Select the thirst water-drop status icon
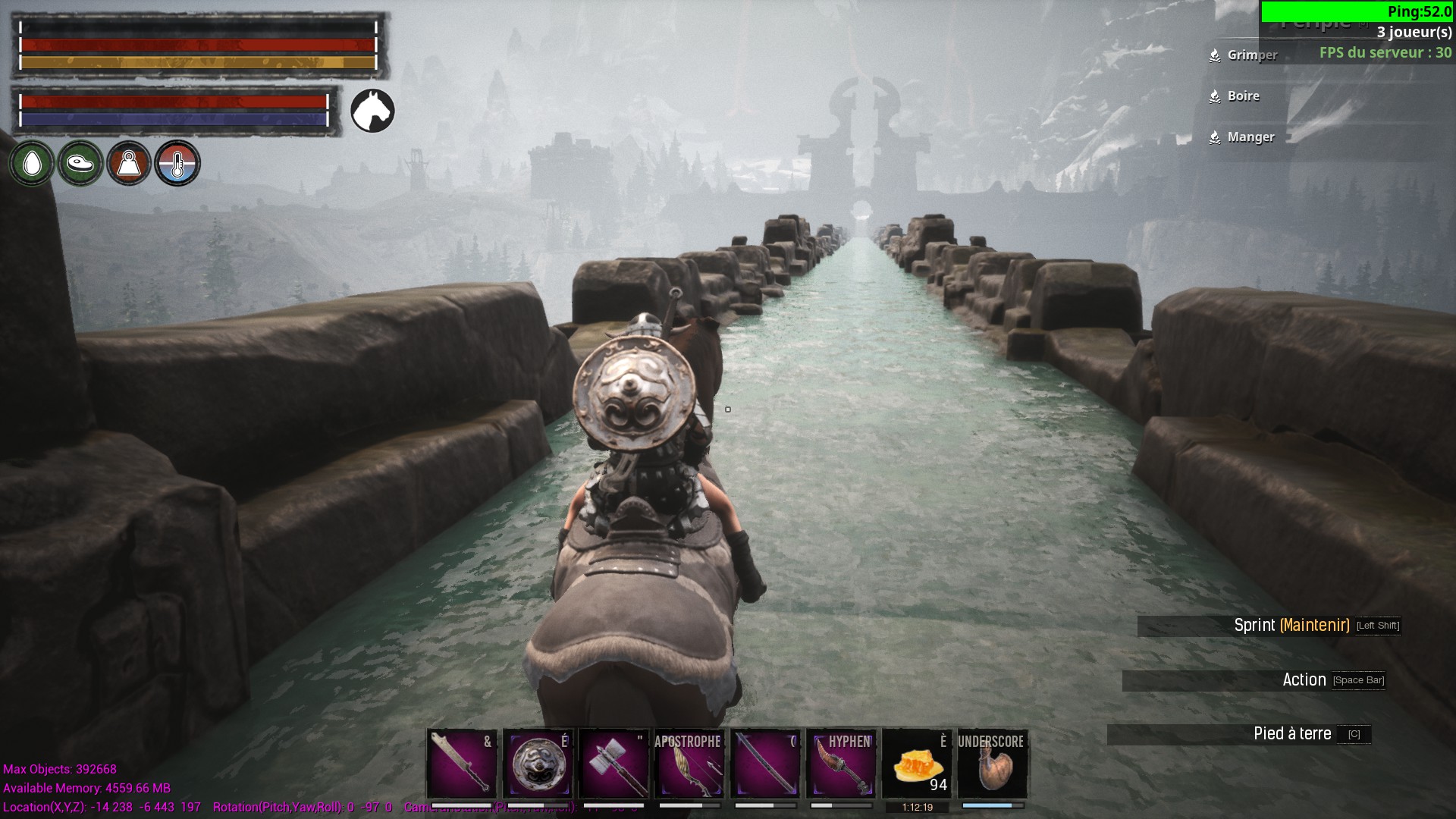The image size is (1456, 819). pyautogui.click(x=32, y=163)
